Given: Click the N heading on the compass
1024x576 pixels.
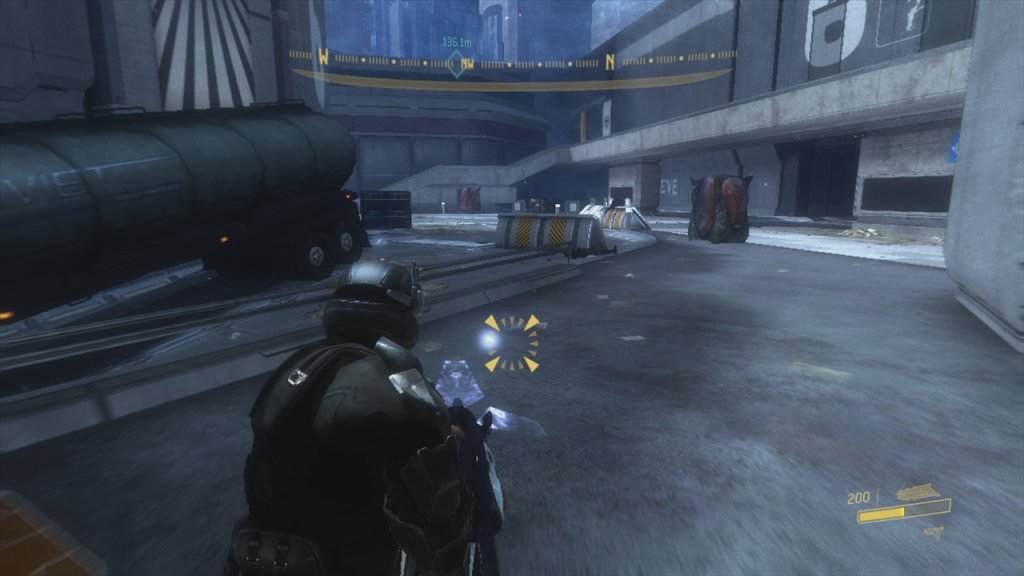Looking at the screenshot, I should coord(609,61).
